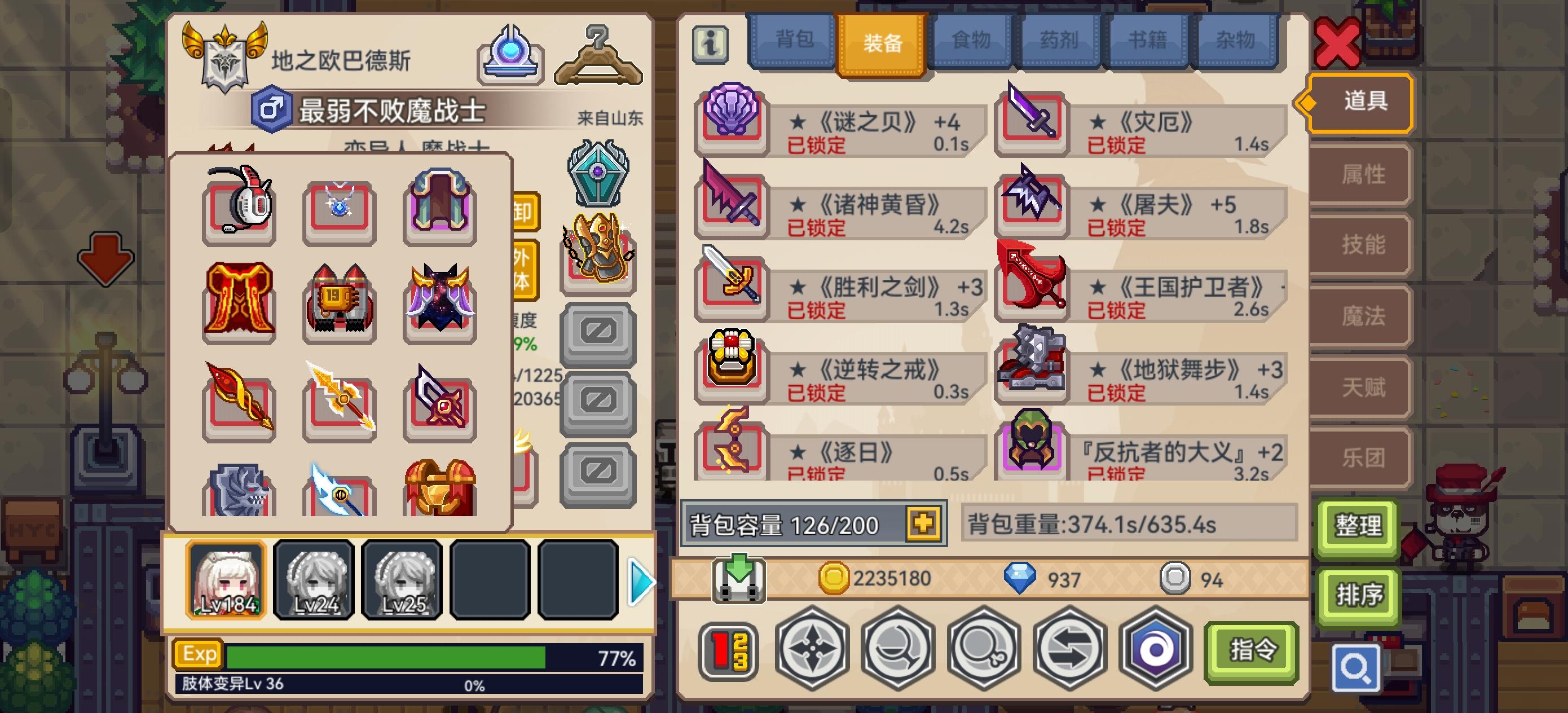1568x713 pixels.
Task: Unlock the 《屠夫》 weapon
Action: coord(1117,230)
